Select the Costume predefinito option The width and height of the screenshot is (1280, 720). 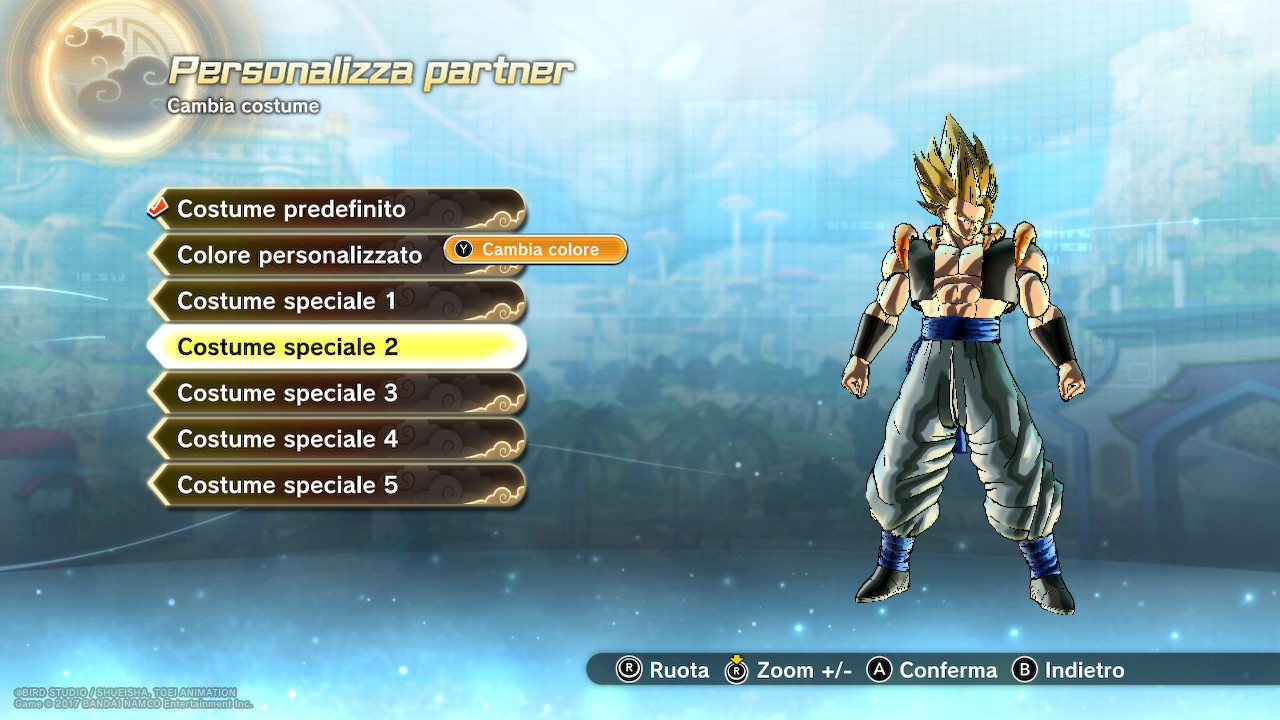[300, 209]
